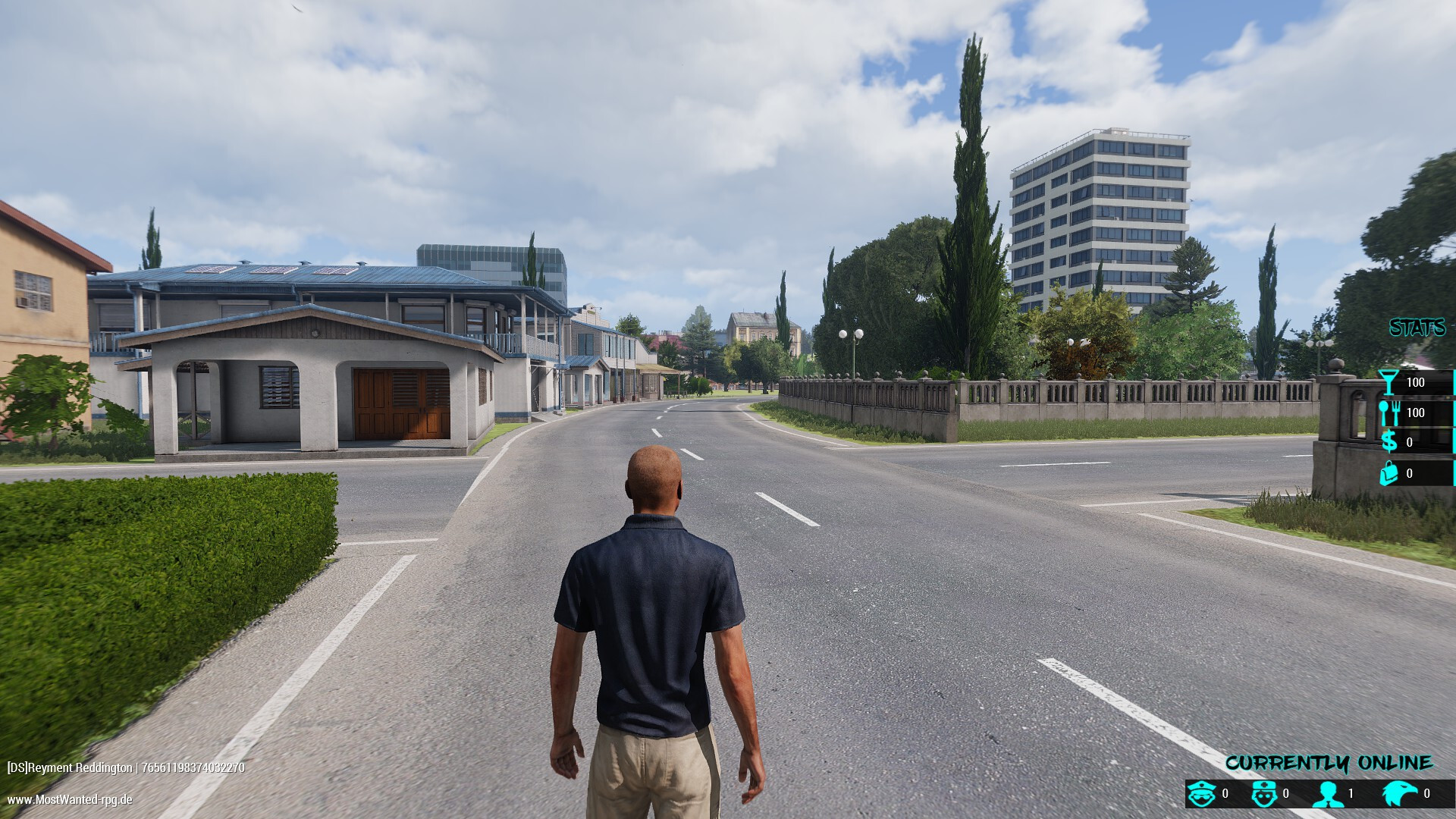Click the www.MostWanted-rpg.de server link
This screenshot has height=819, width=1456.
[x=70, y=799]
